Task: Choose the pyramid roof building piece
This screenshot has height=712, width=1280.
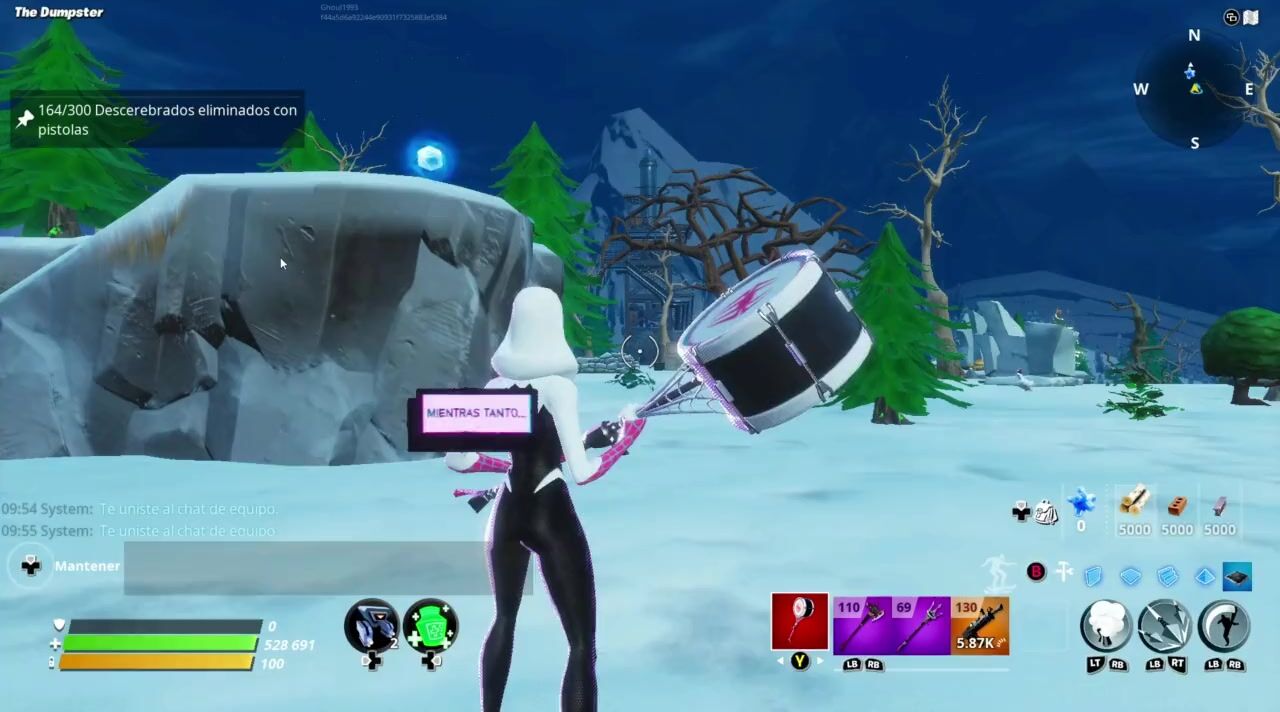Action: [1205, 576]
